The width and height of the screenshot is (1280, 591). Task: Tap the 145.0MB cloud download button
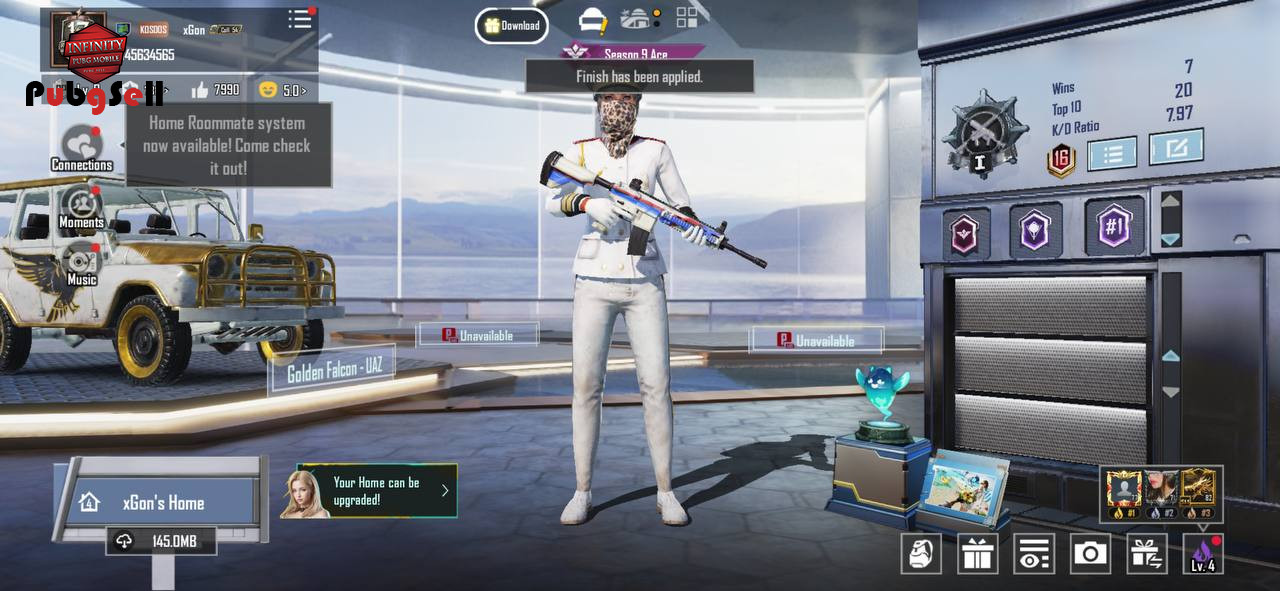[161, 541]
